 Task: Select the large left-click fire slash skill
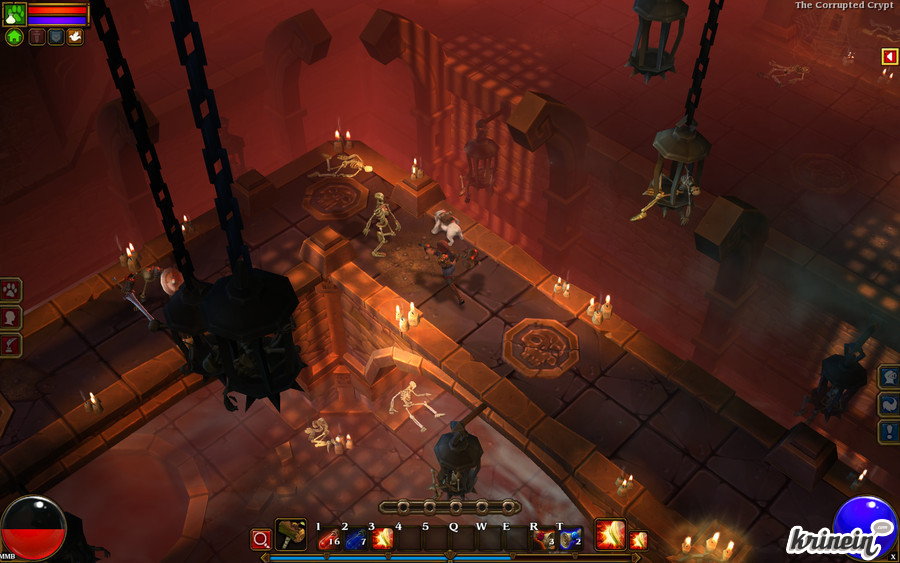(610, 535)
